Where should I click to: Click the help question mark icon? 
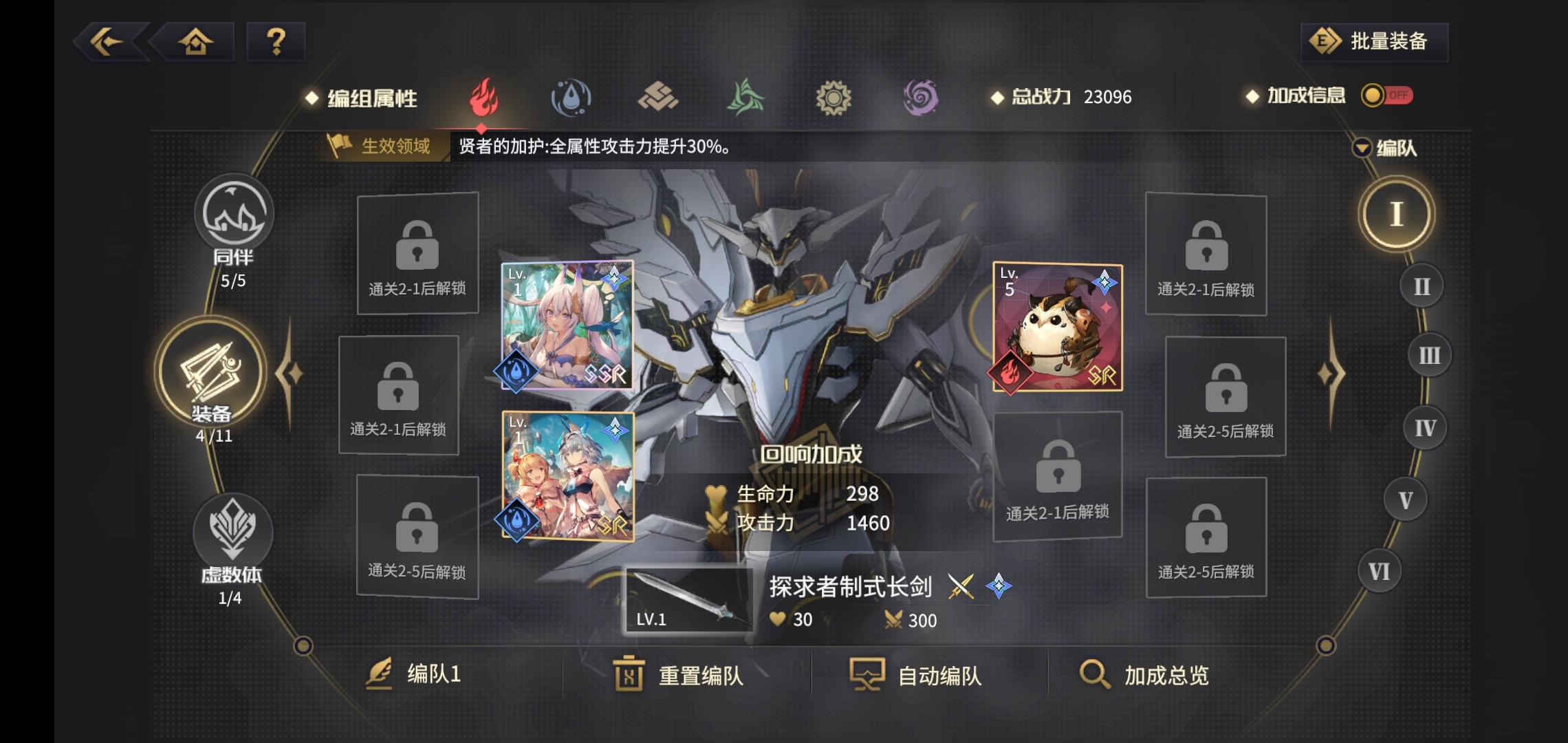click(x=276, y=43)
